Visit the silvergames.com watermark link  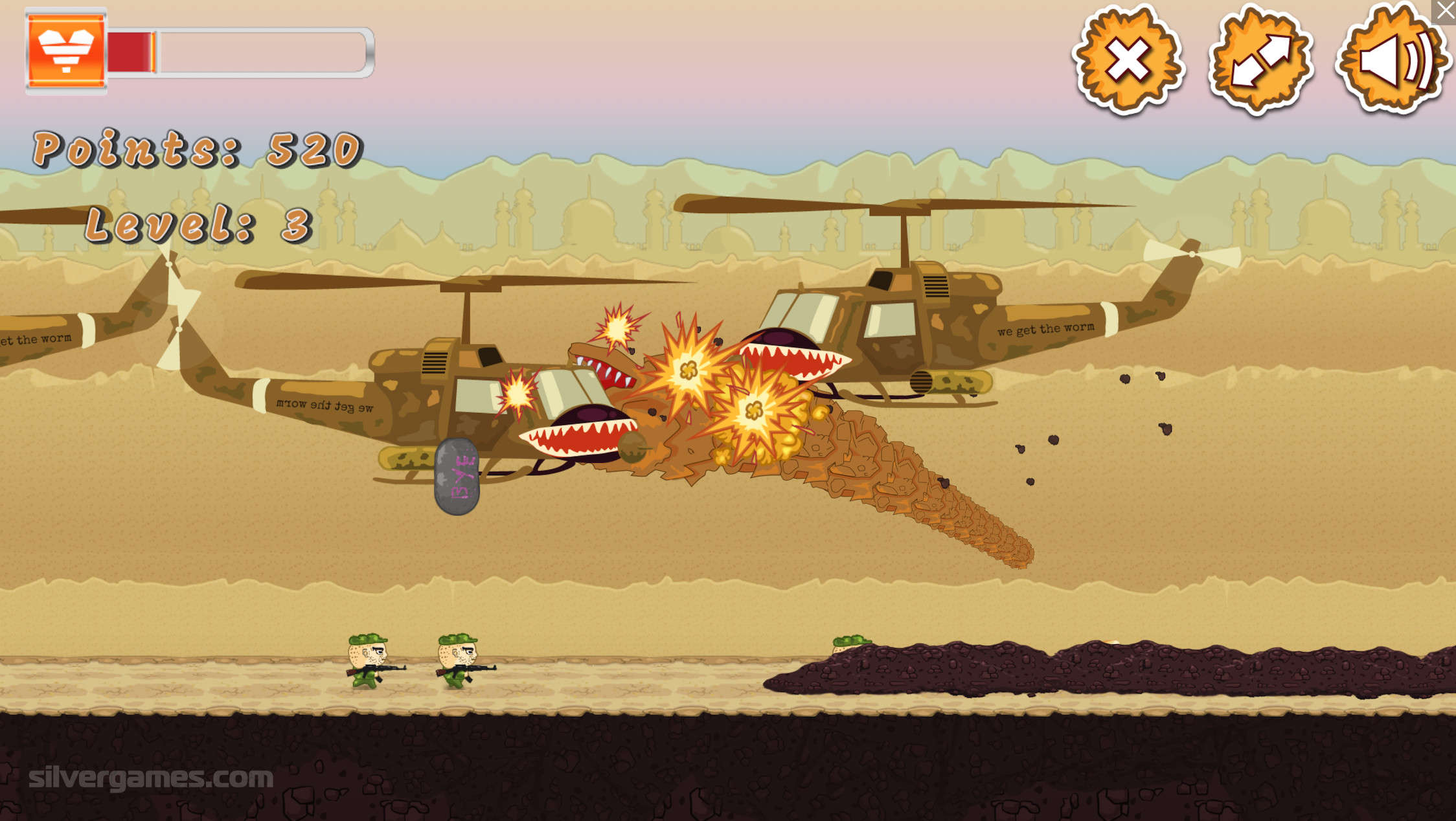pyautogui.click(x=151, y=777)
